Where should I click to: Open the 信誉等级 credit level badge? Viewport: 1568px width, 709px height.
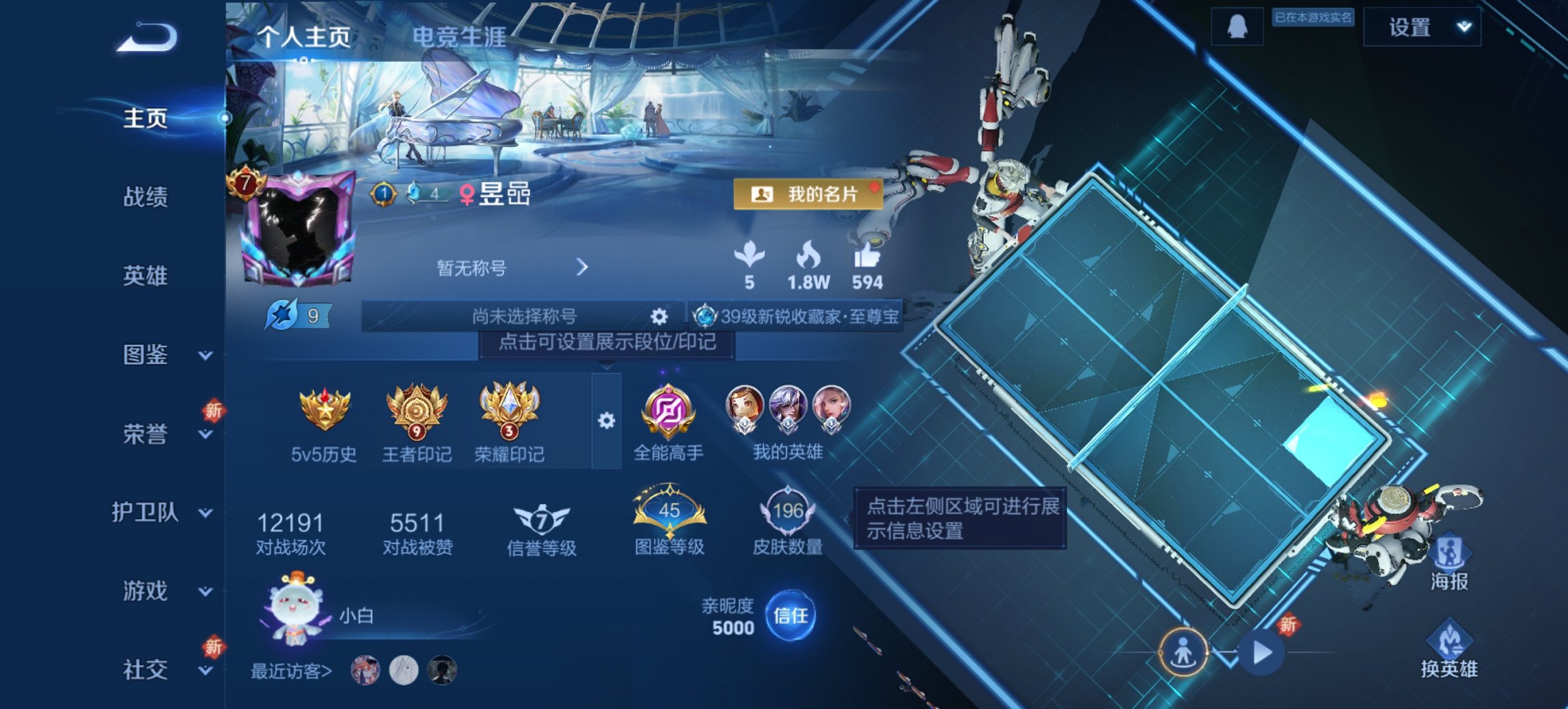pos(540,518)
